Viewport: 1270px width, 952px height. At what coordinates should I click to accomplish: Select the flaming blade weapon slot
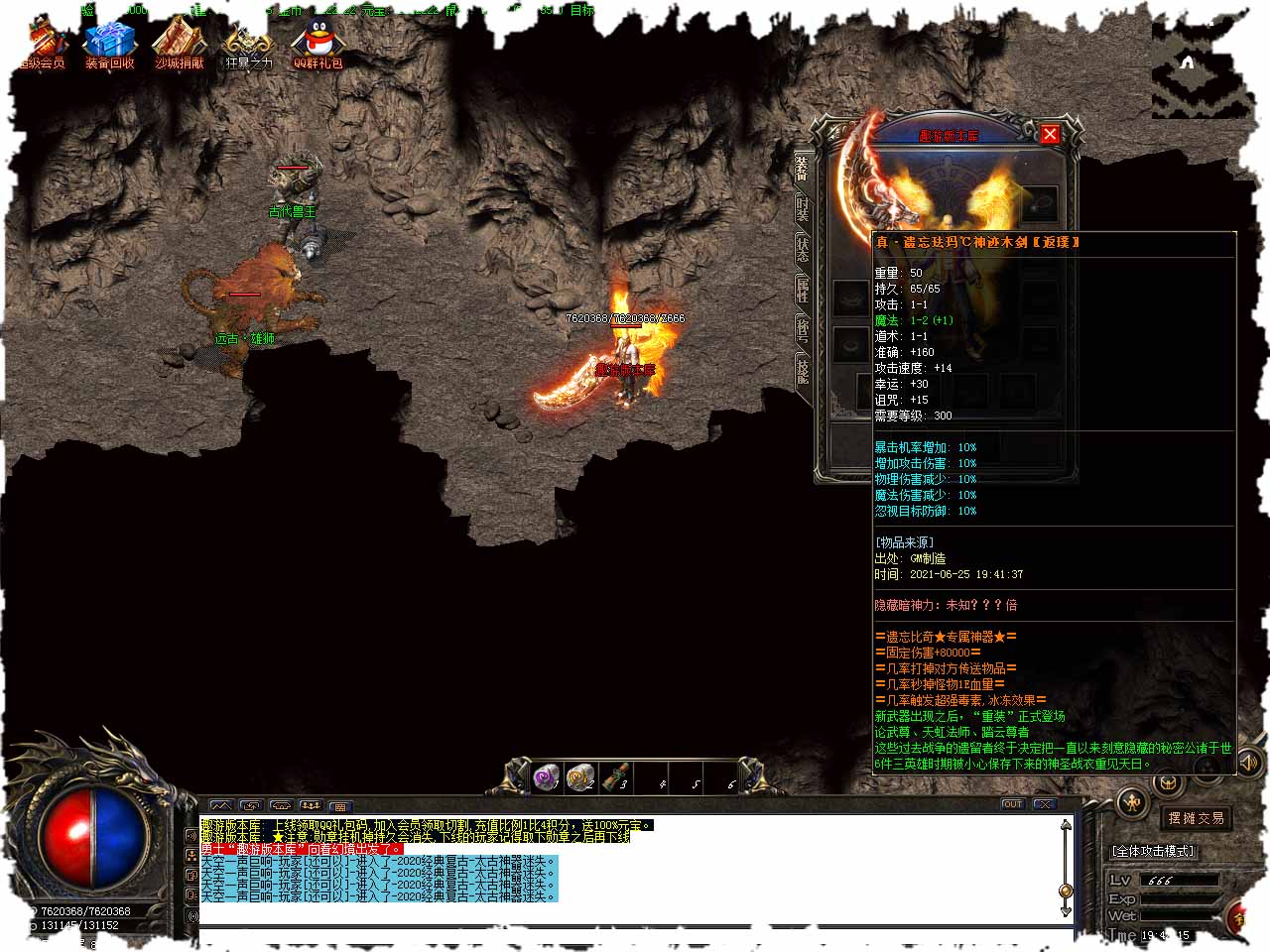coord(873,178)
